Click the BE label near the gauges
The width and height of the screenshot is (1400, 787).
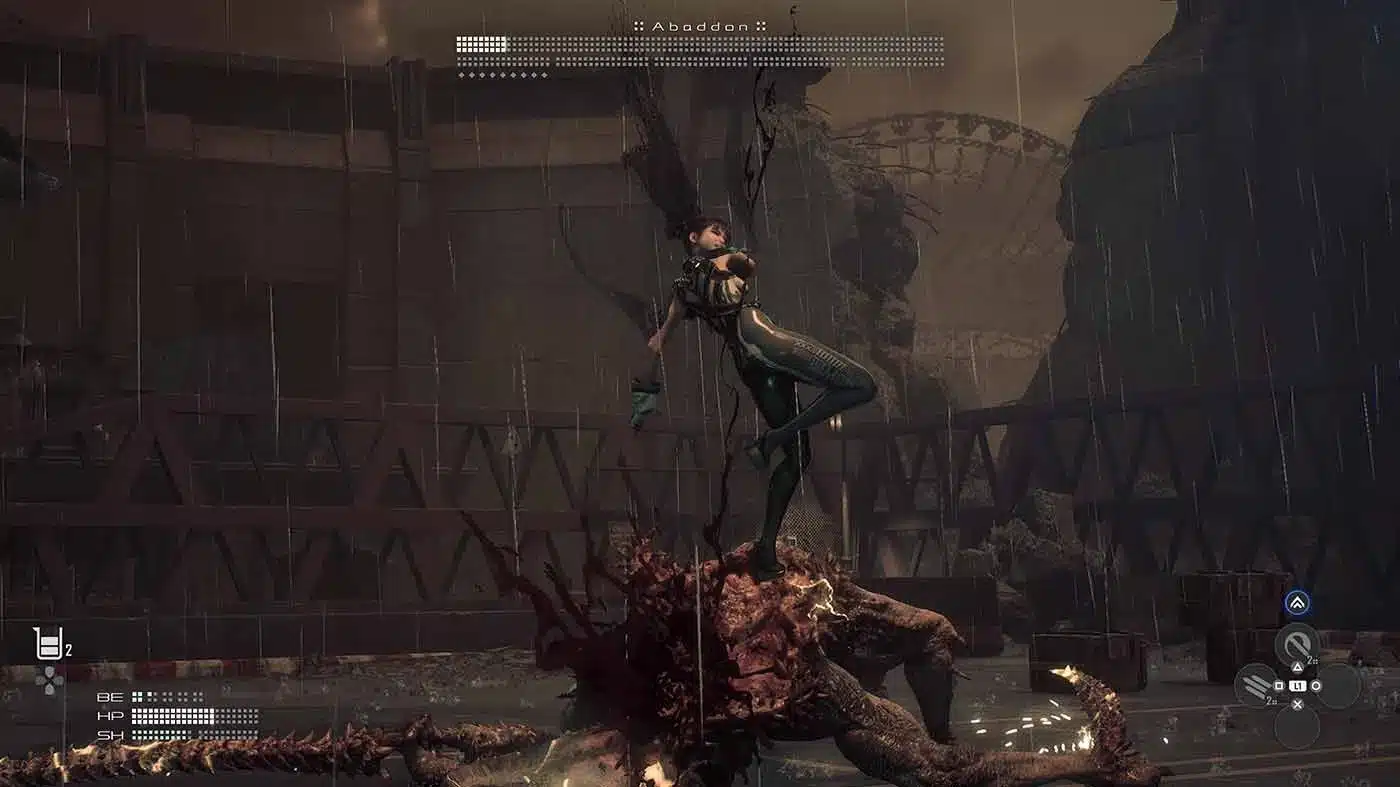(109, 697)
